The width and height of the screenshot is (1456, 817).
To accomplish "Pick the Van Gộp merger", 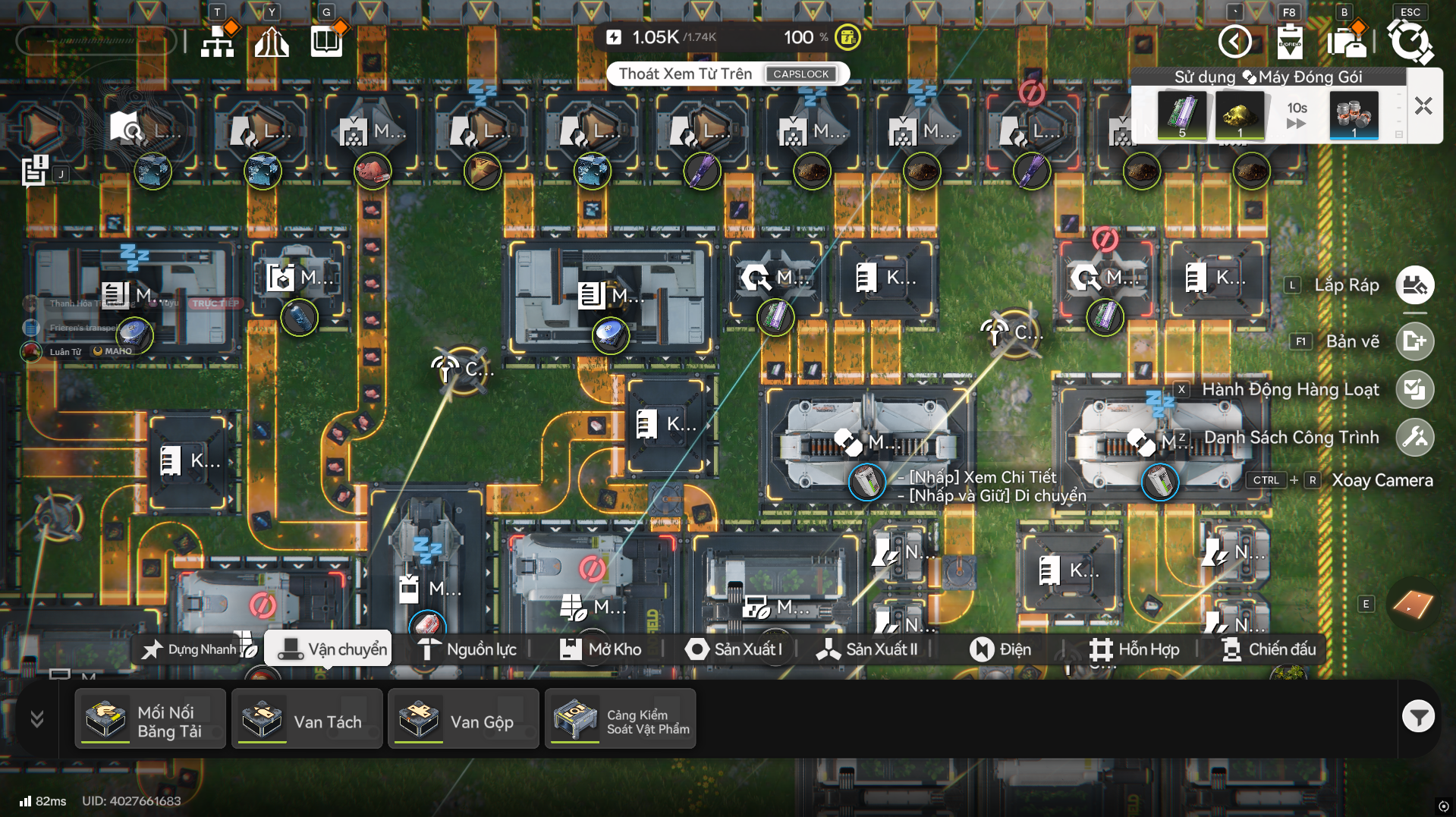I will pyautogui.click(x=463, y=719).
